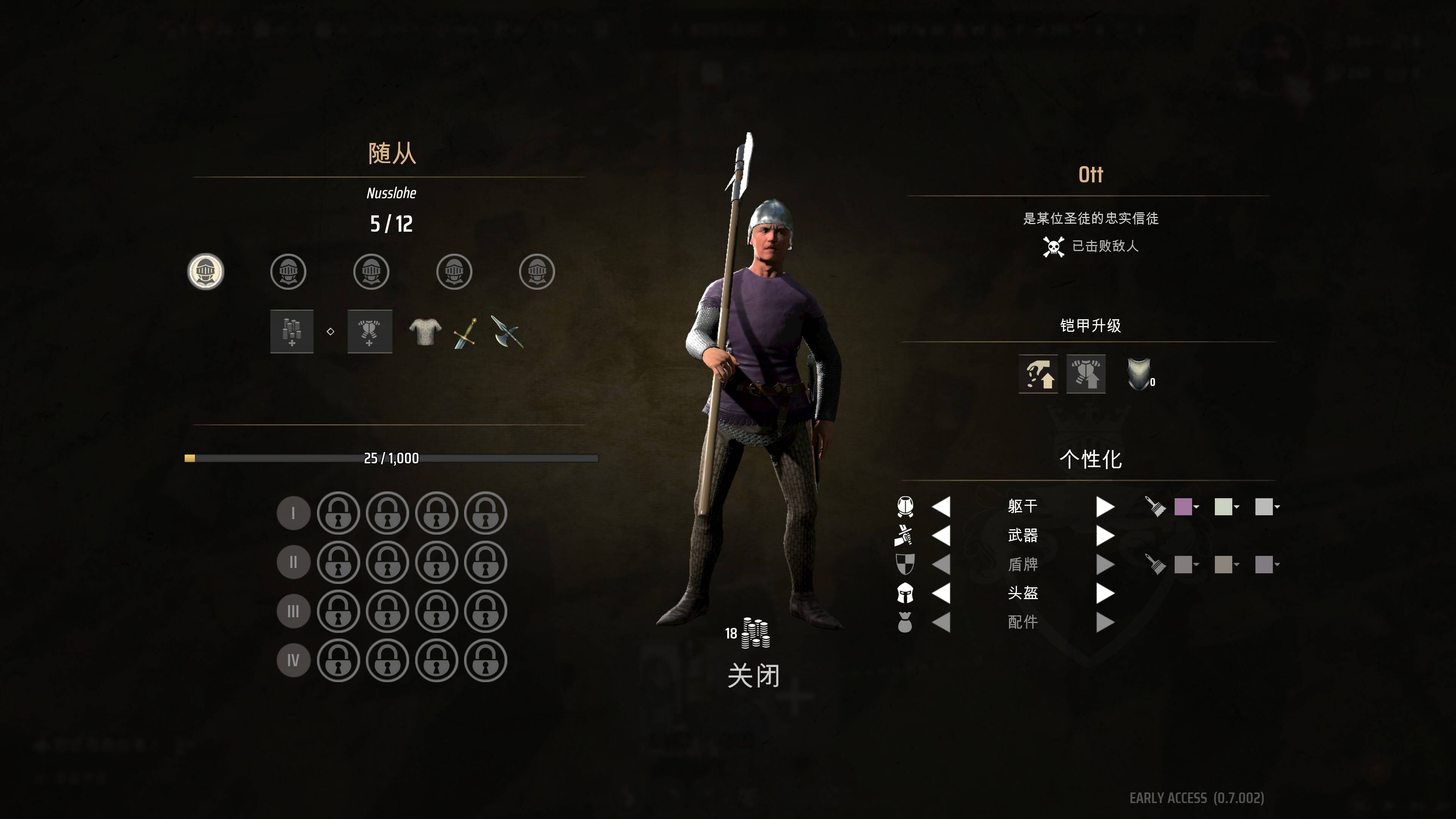Select the chainmail shirt equipment icon
This screenshot has height=819, width=1456.
[x=425, y=332]
